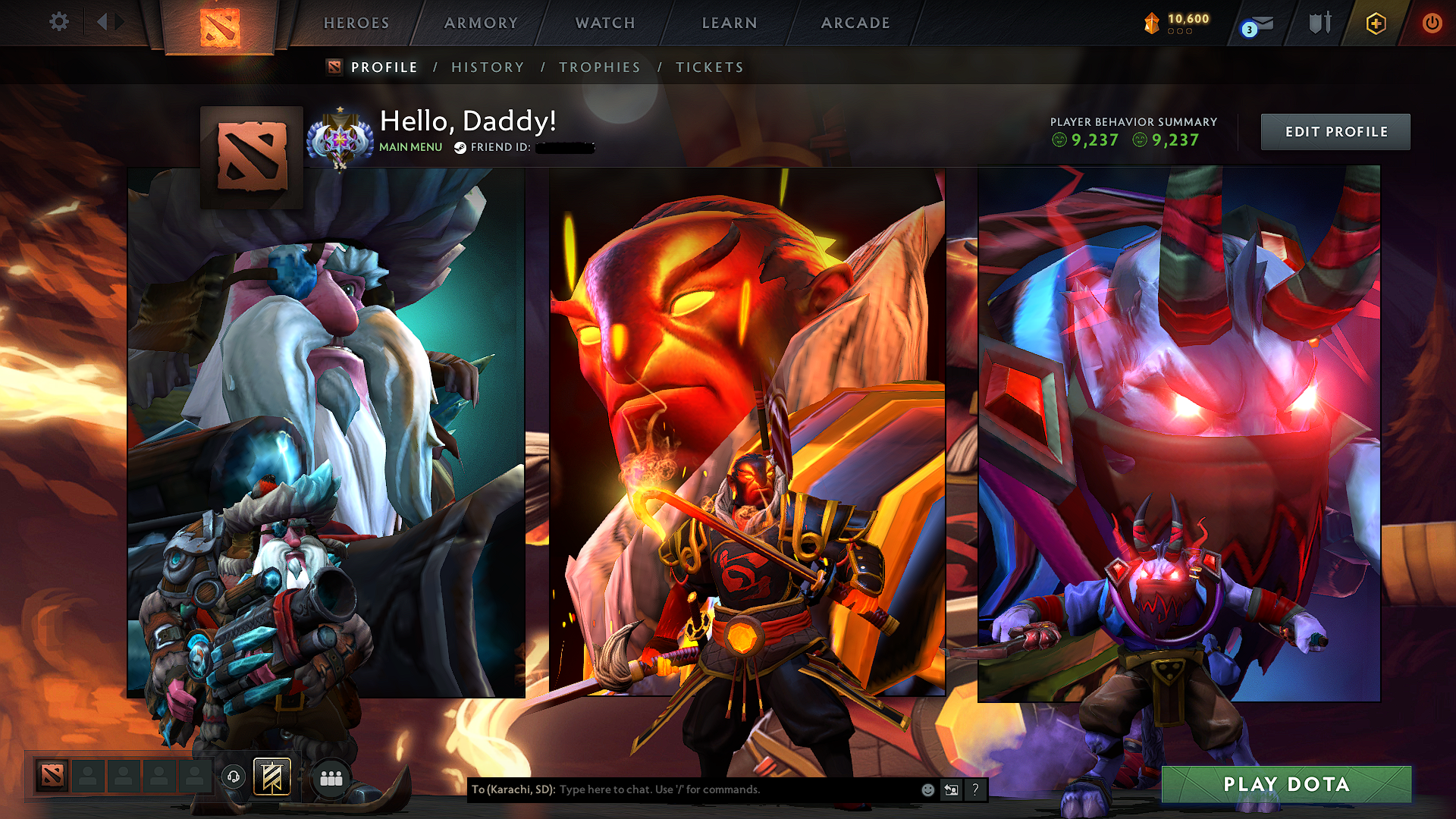Open the Trophies tab
The width and height of the screenshot is (1456, 819).
click(x=600, y=67)
